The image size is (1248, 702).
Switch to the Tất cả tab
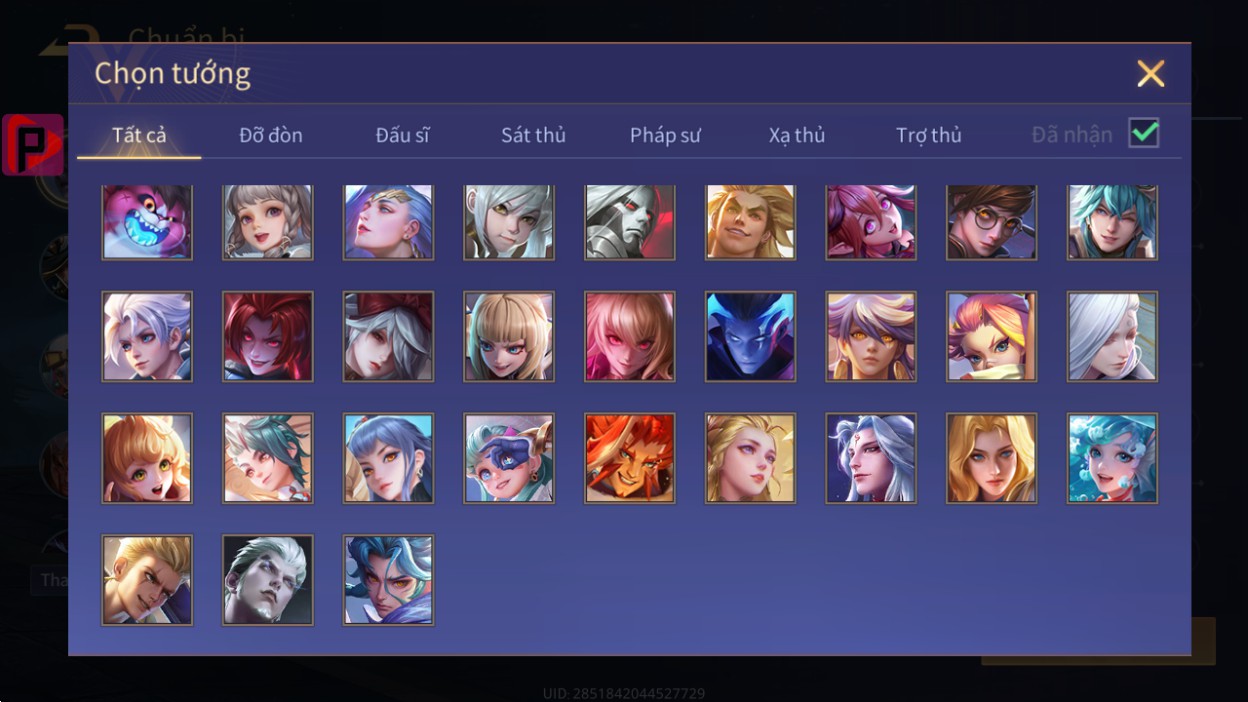[x=139, y=135]
